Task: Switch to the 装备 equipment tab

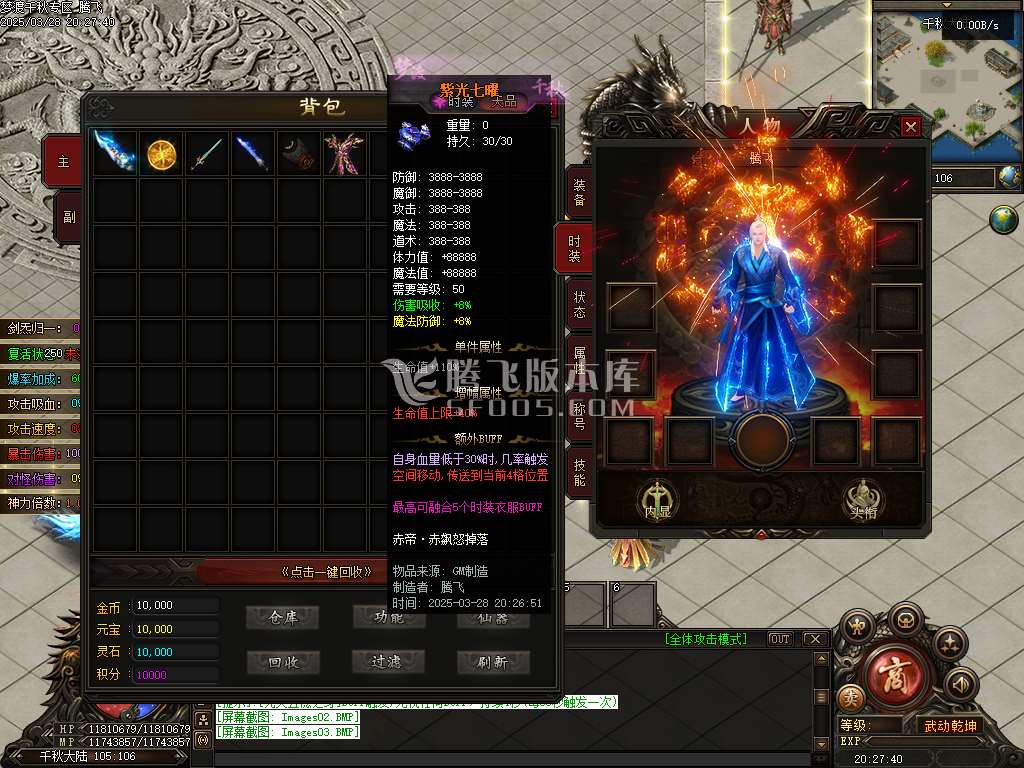Action: point(579,193)
